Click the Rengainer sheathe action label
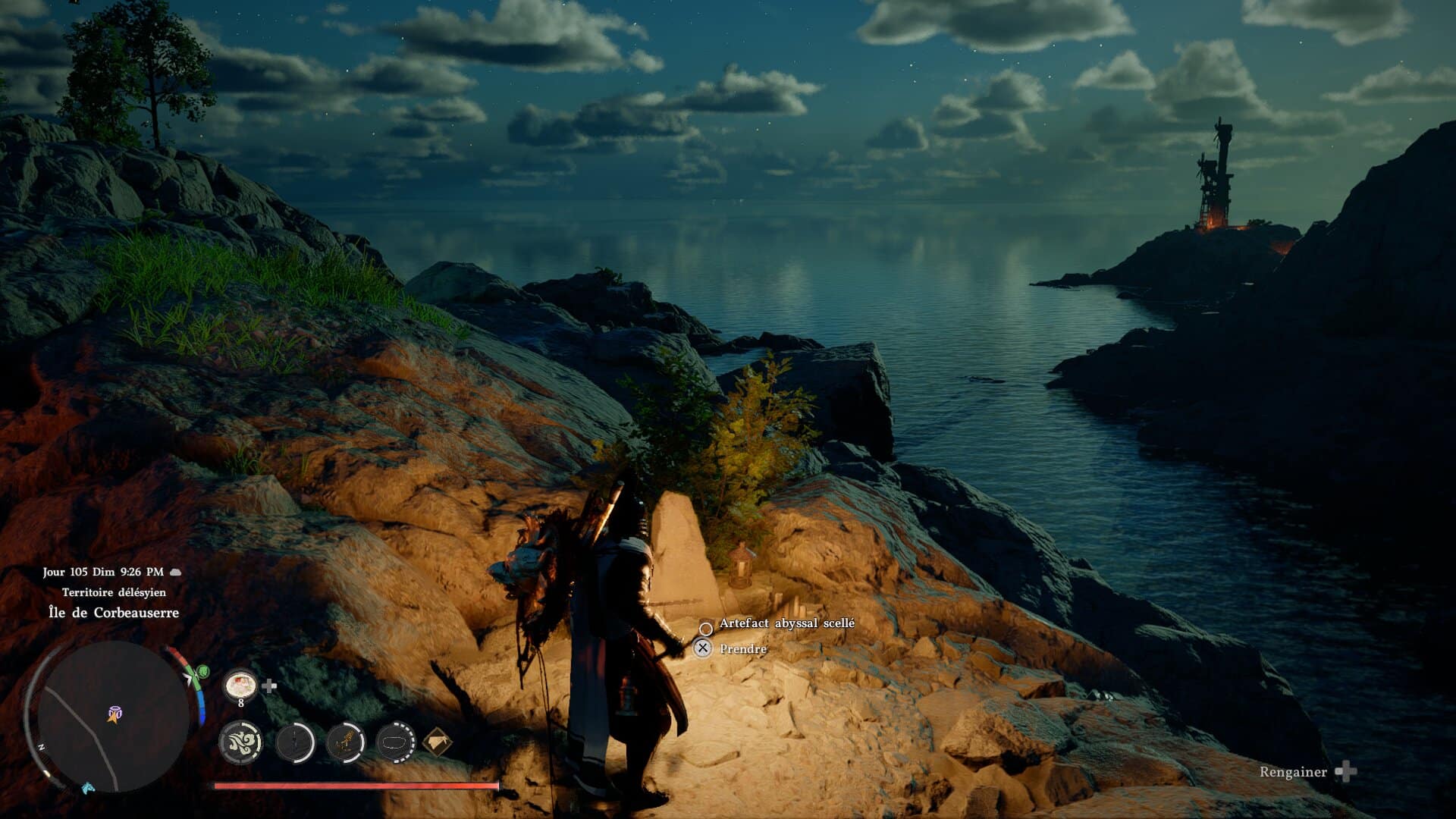 (1293, 772)
